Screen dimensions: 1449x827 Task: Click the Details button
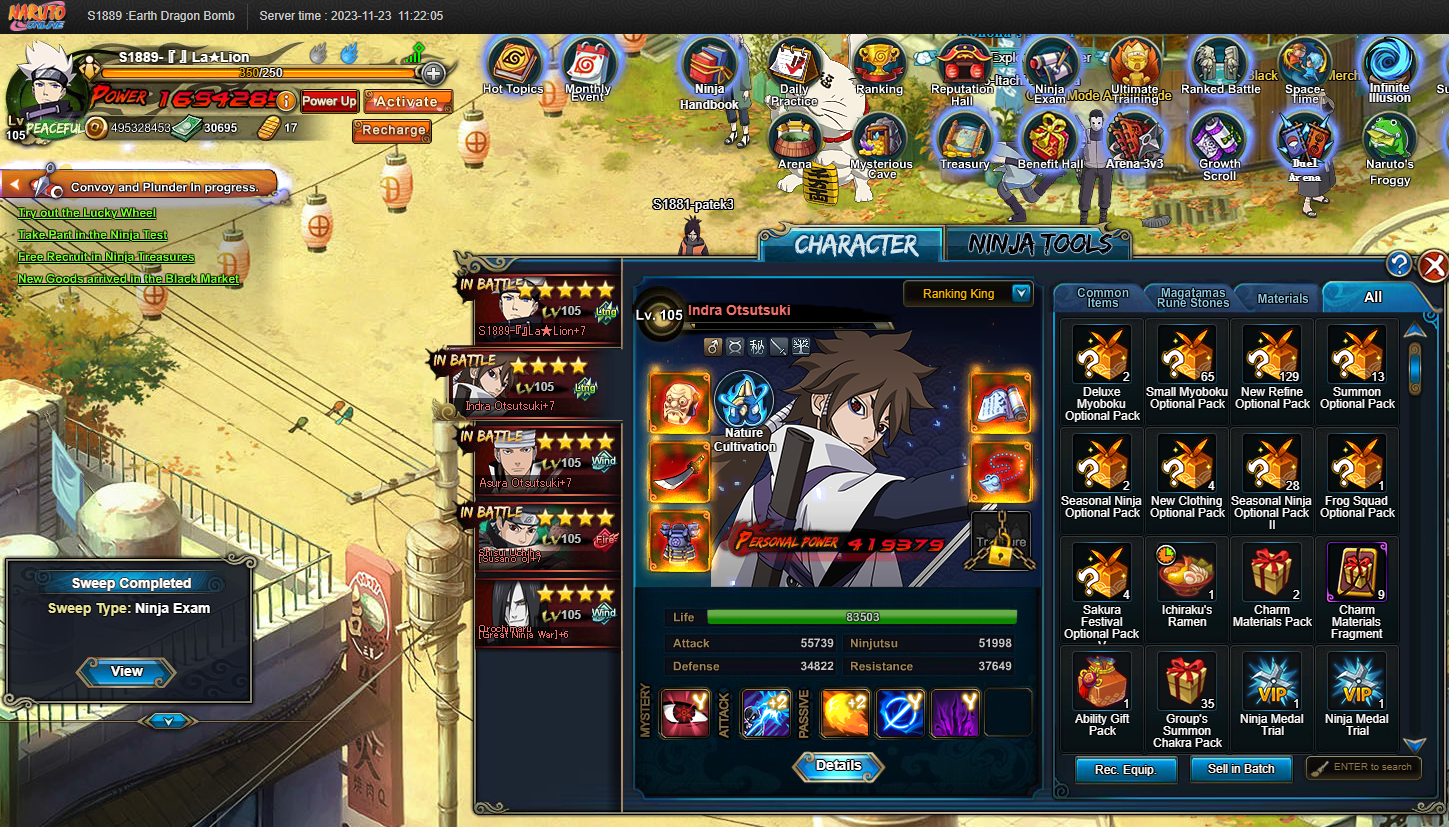pyautogui.click(x=838, y=766)
